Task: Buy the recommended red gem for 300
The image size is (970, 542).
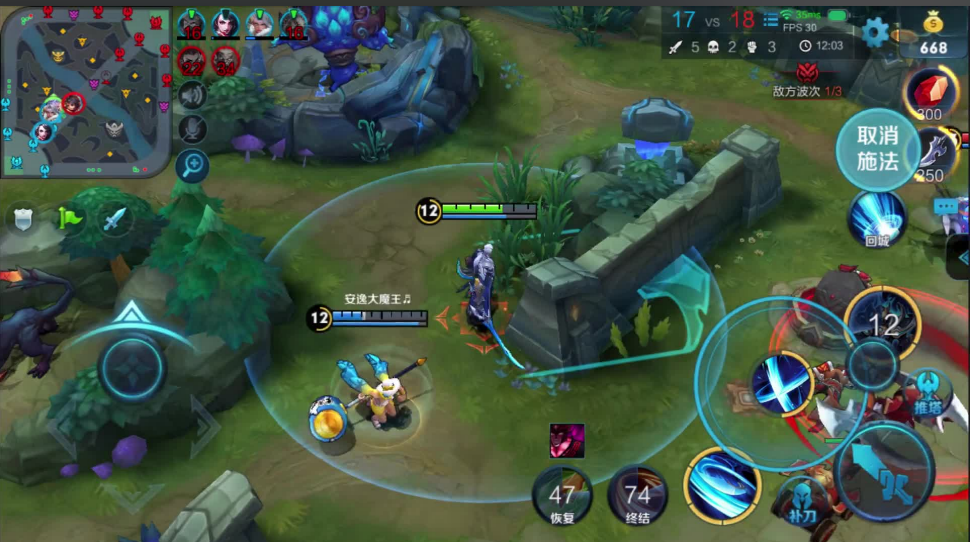Action: (x=930, y=92)
